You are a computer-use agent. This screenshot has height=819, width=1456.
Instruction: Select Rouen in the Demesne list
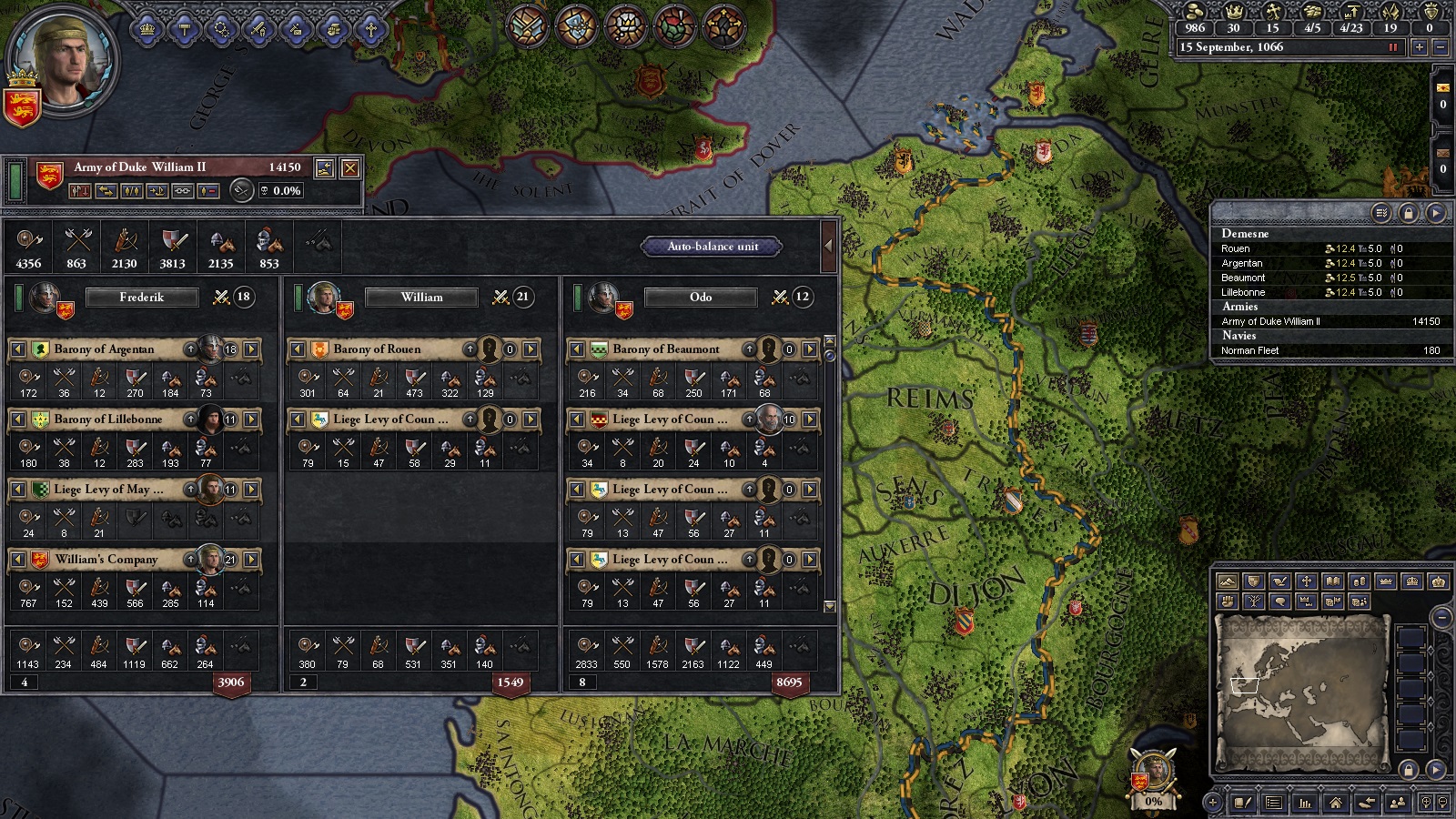(1236, 248)
